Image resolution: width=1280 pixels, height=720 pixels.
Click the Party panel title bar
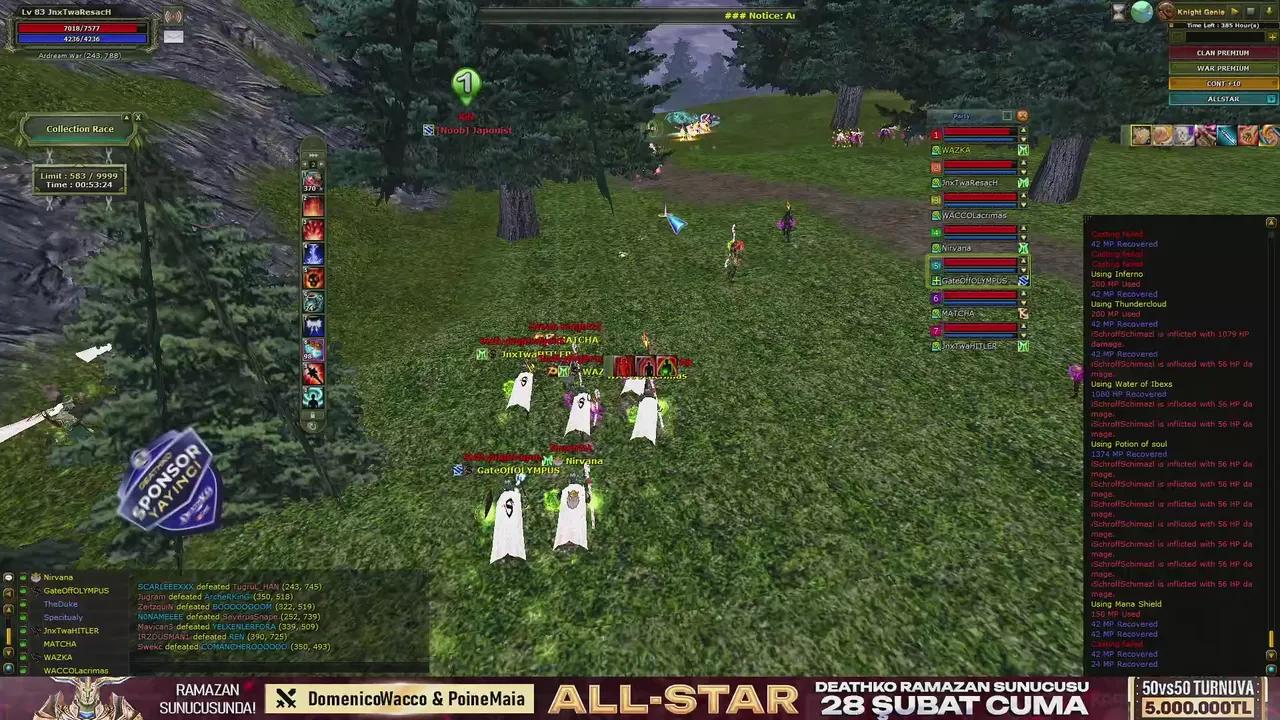[960, 116]
